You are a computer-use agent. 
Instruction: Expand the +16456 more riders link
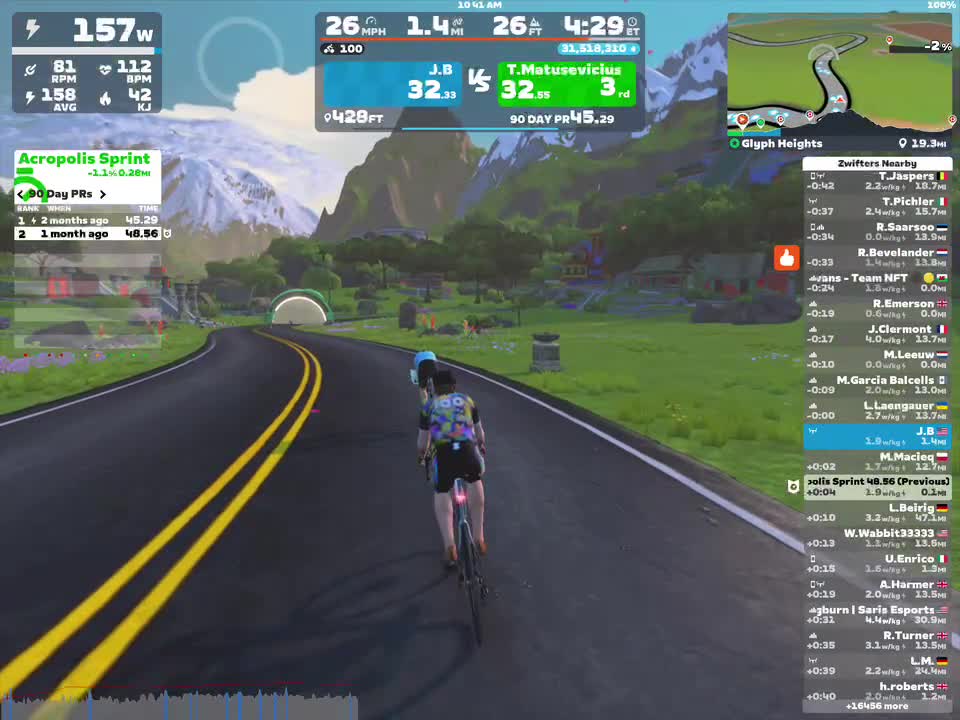(877, 706)
